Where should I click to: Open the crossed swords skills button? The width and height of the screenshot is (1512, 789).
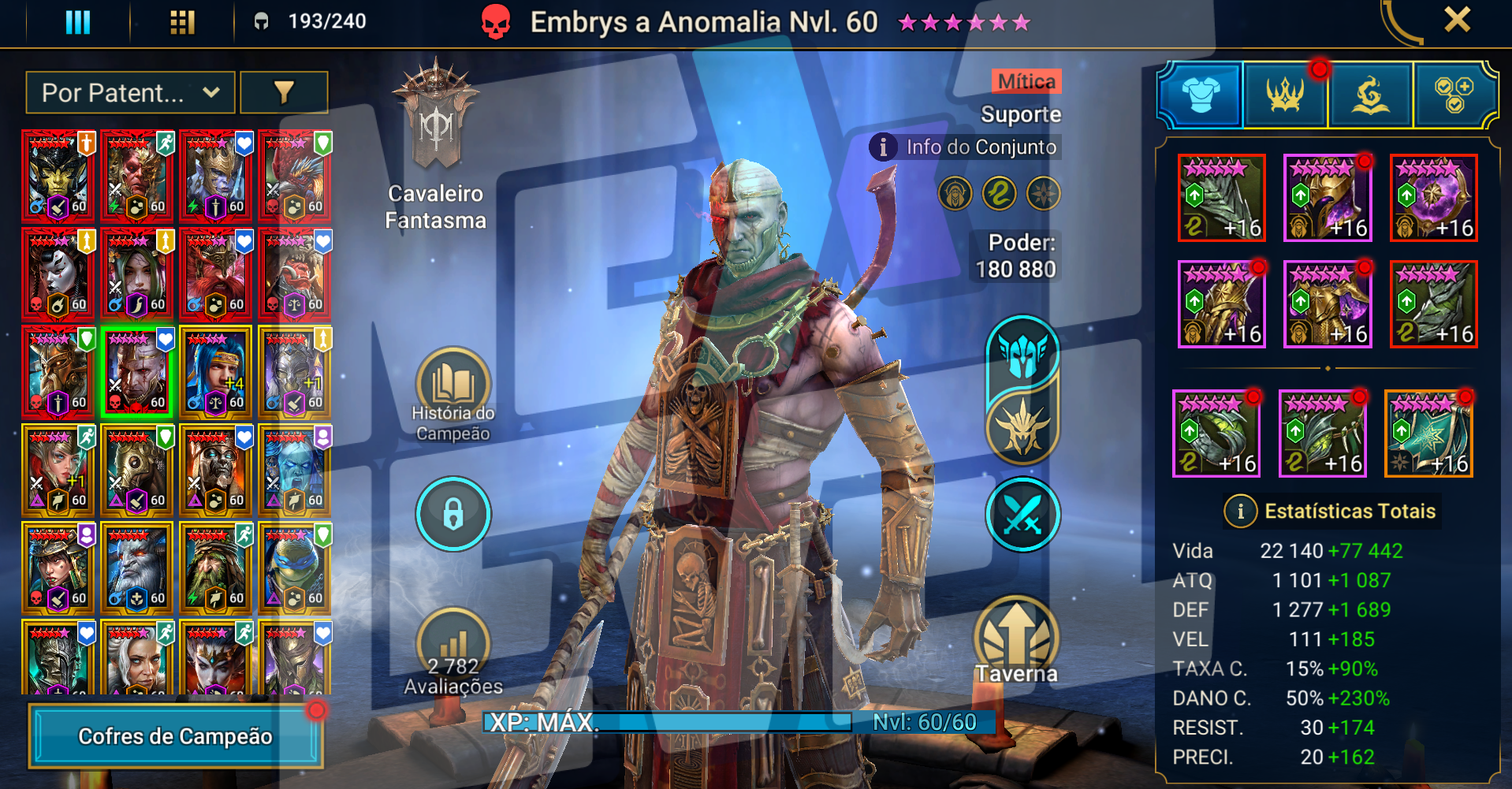click(1022, 515)
